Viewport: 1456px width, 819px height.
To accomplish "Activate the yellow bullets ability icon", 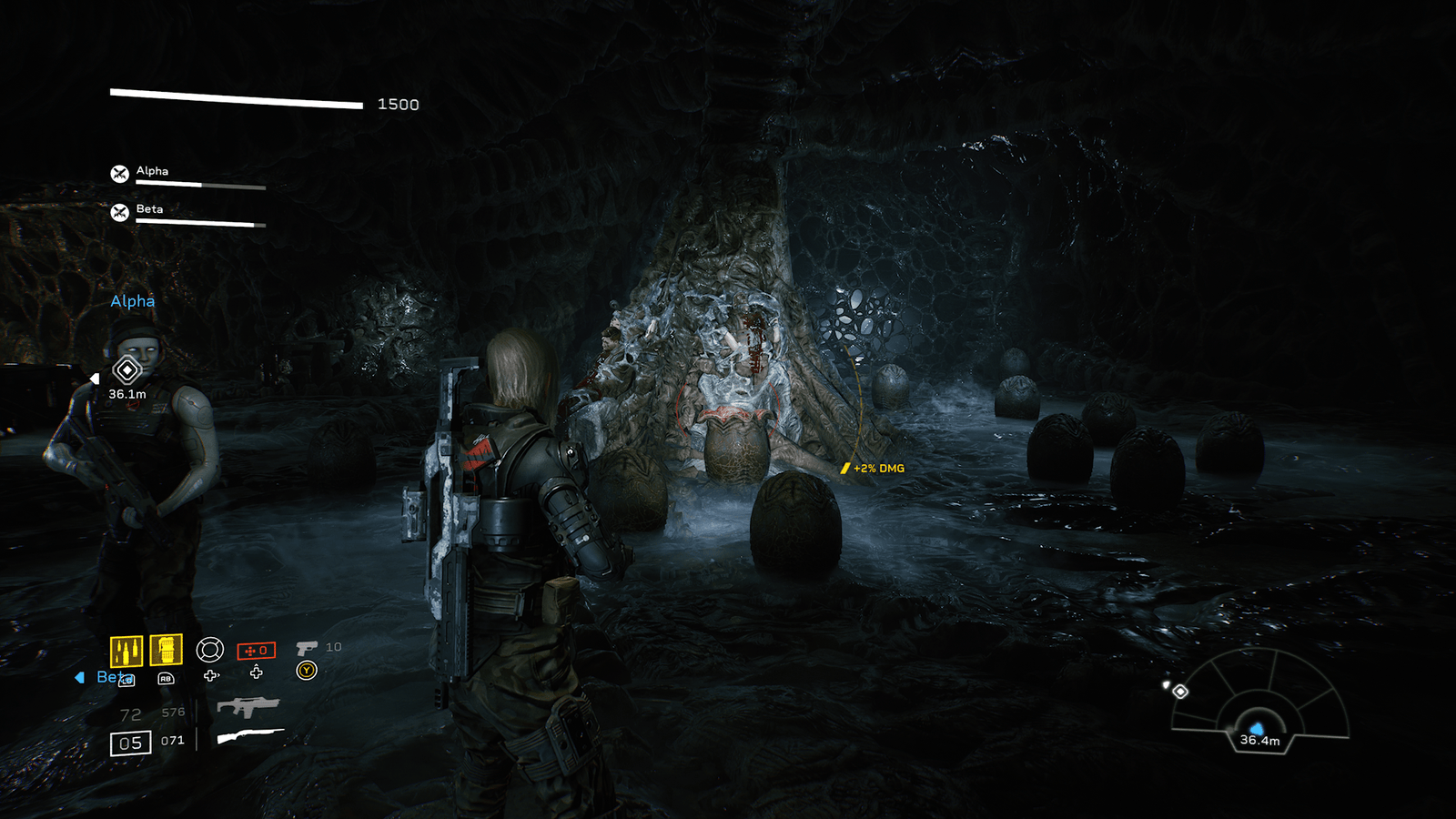I will tap(126, 651).
